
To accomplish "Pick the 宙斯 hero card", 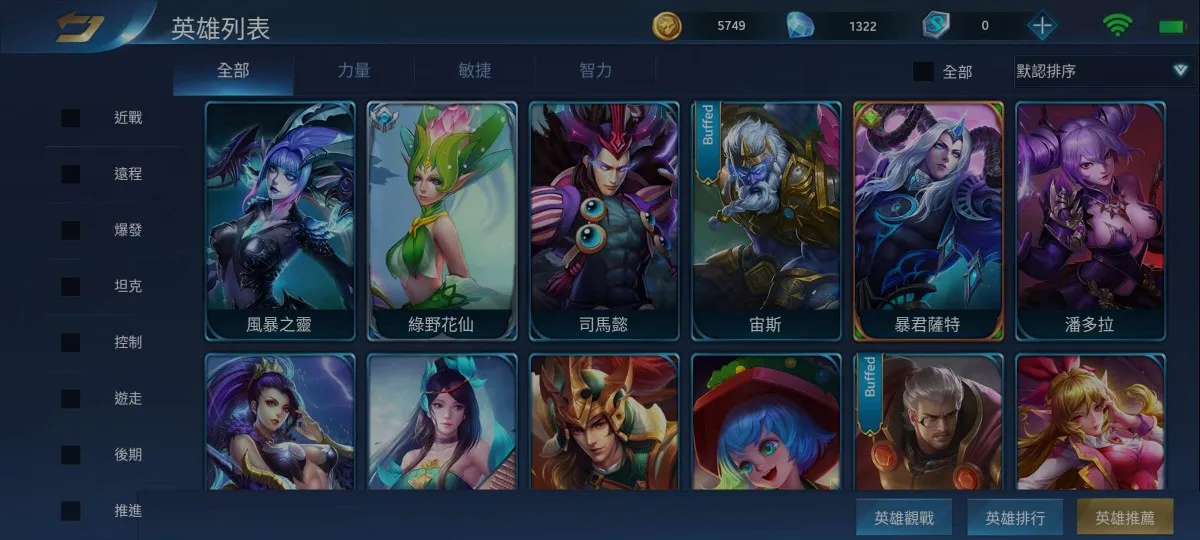I will click(766, 220).
